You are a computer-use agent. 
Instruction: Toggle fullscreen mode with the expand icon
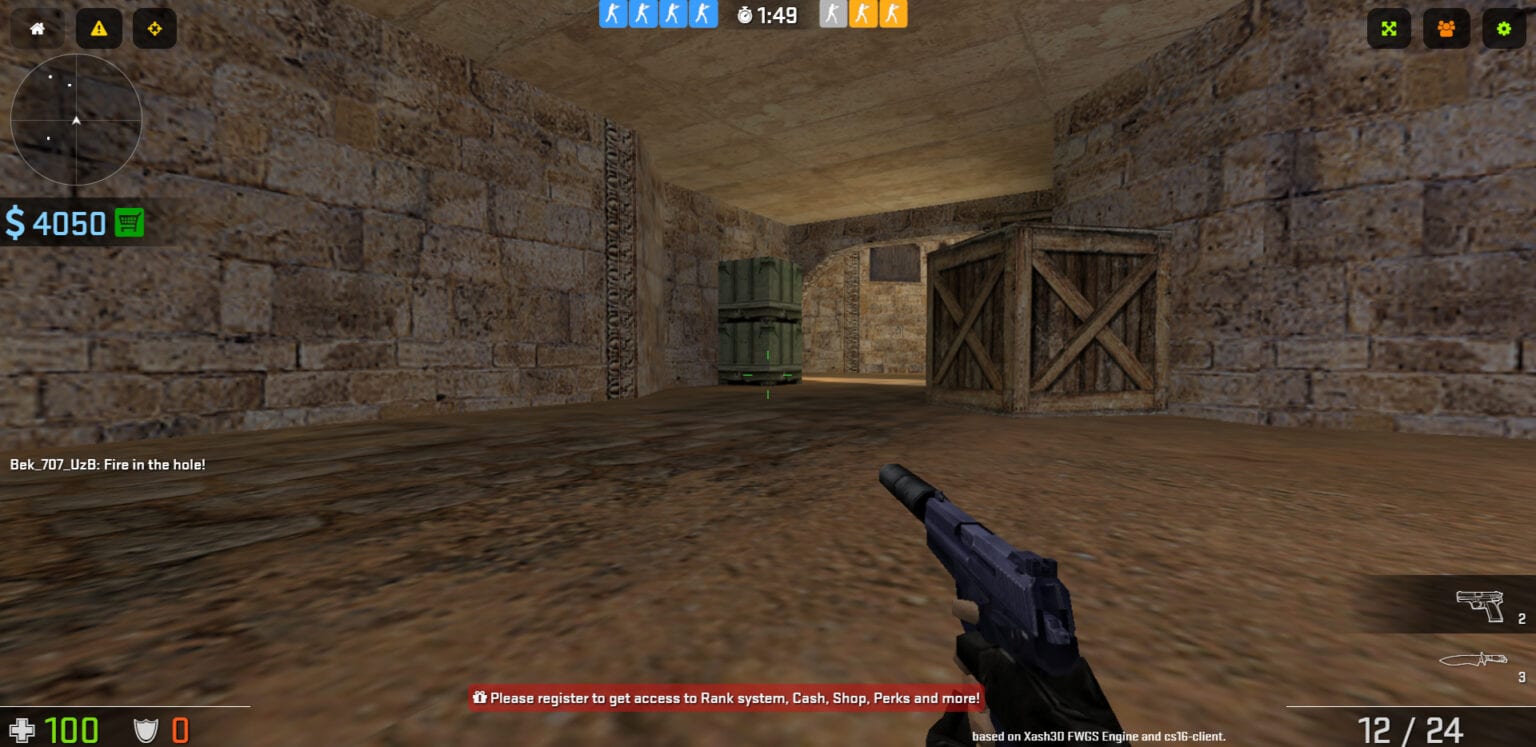[1390, 28]
